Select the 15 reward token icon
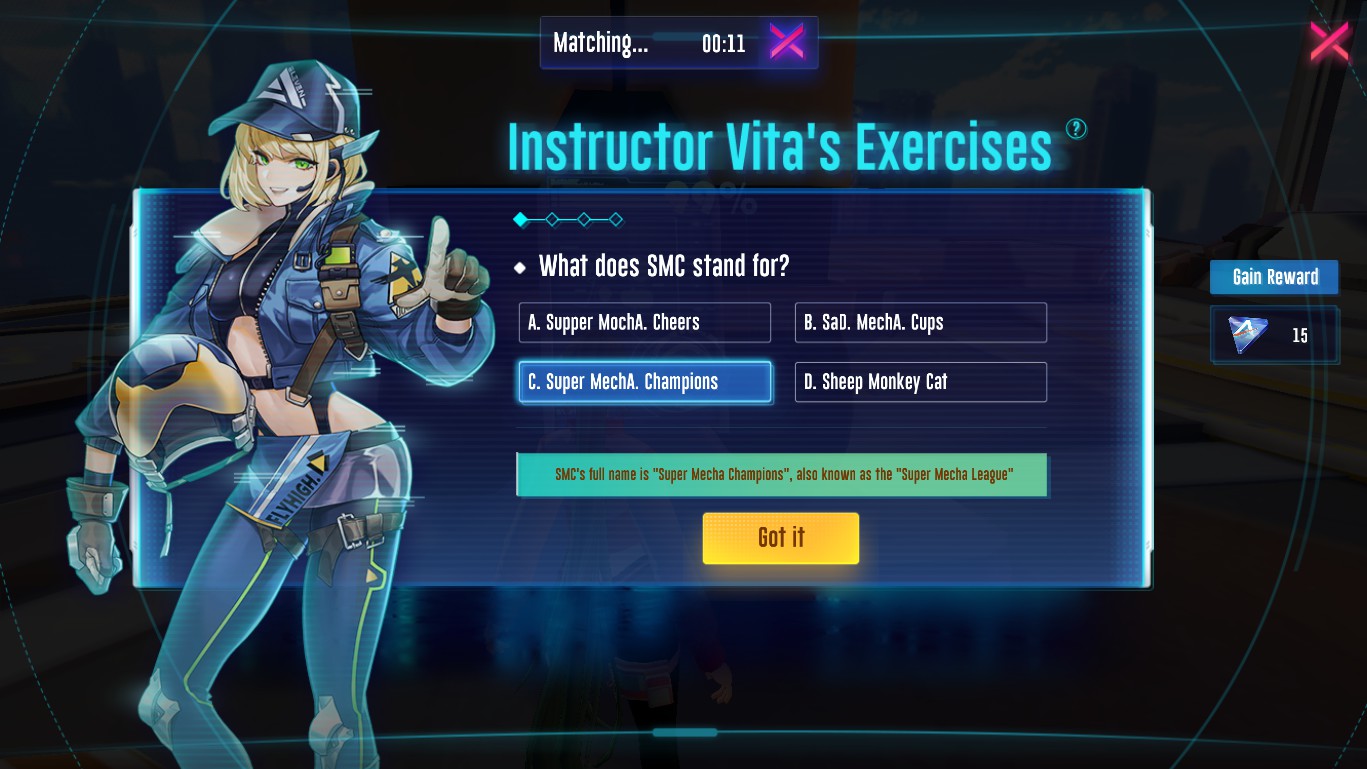The height and width of the screenshot is (769, 1367). 1248,335
